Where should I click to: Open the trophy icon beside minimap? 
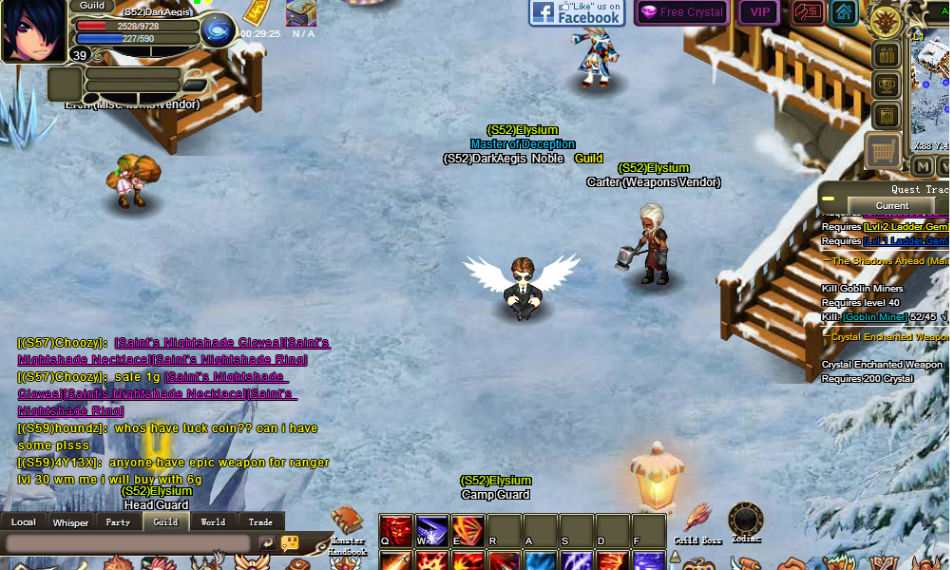886,86
